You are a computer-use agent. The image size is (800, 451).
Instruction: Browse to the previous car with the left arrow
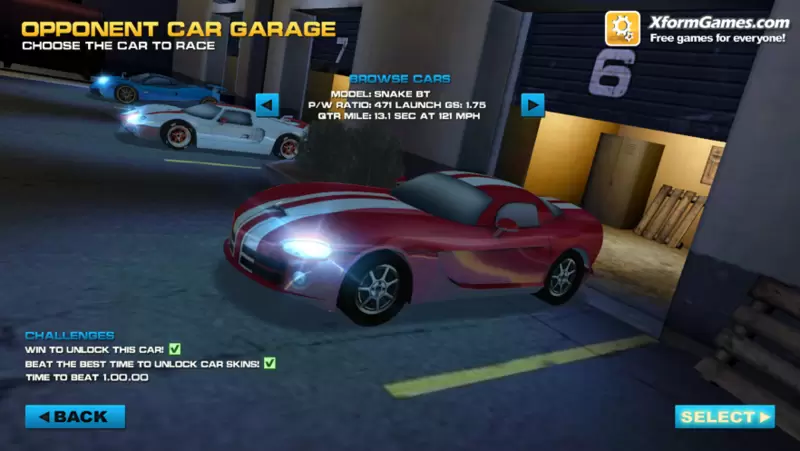coord(267,105)
